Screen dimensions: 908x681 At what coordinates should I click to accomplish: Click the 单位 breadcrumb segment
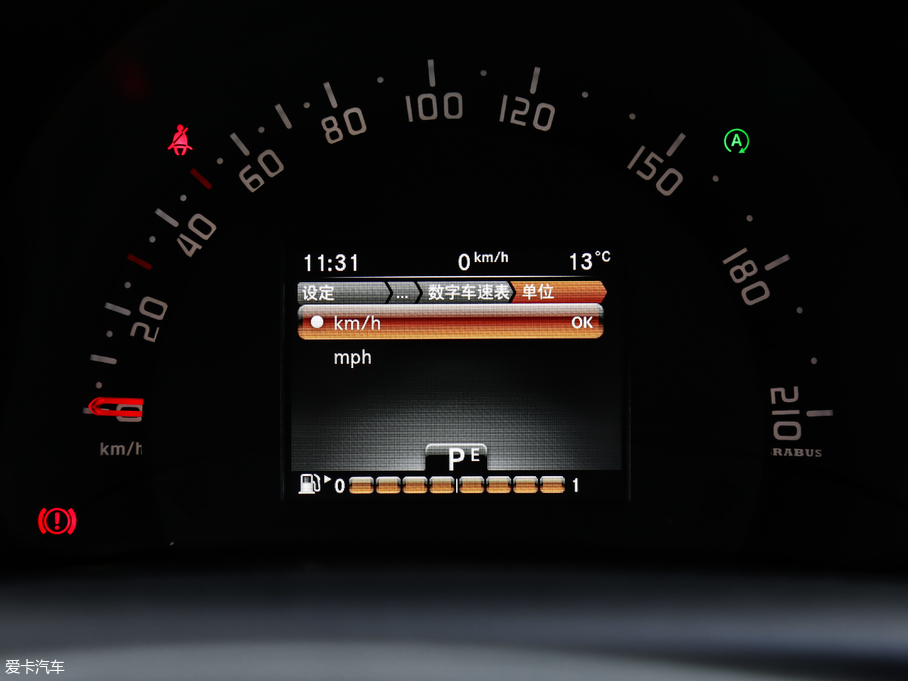click(x=538, y=293)
